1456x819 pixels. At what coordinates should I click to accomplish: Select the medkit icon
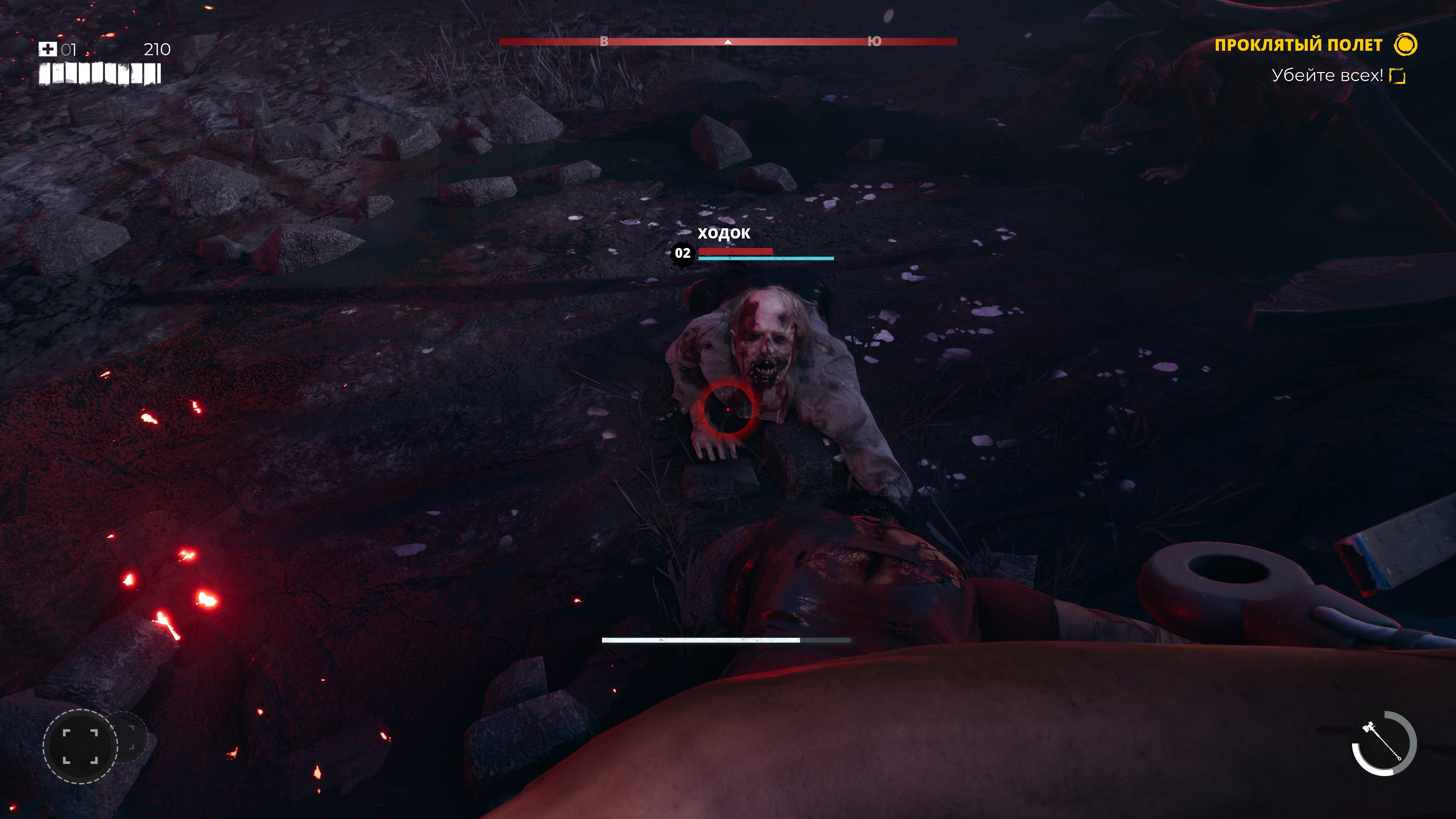point(47,50)
